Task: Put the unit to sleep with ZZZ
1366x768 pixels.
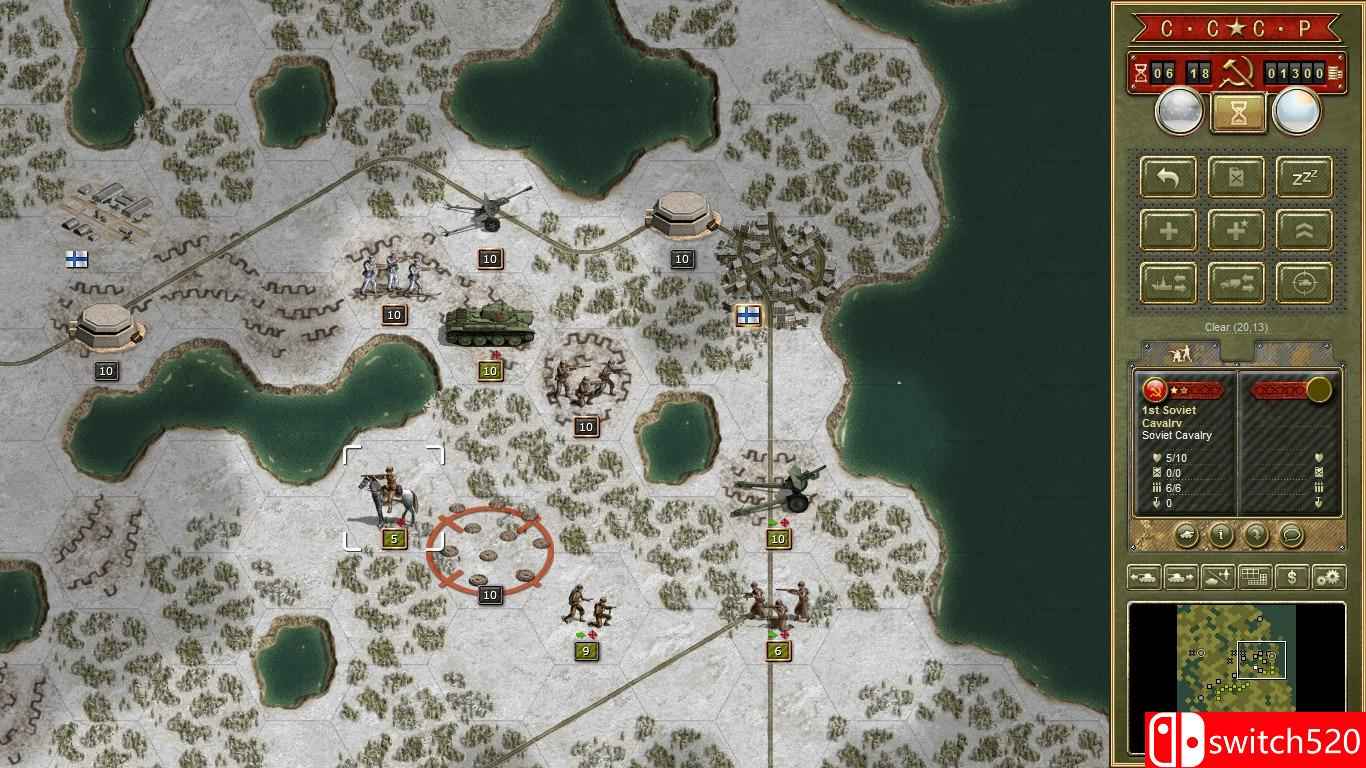Action: tap(1306, 177)
